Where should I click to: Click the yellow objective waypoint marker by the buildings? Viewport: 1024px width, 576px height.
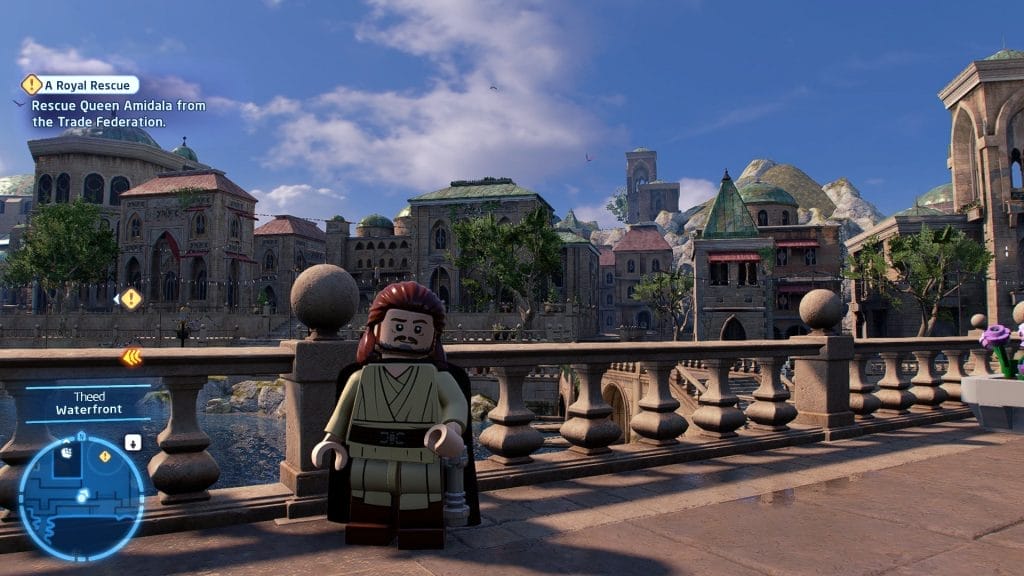point(130,298)
